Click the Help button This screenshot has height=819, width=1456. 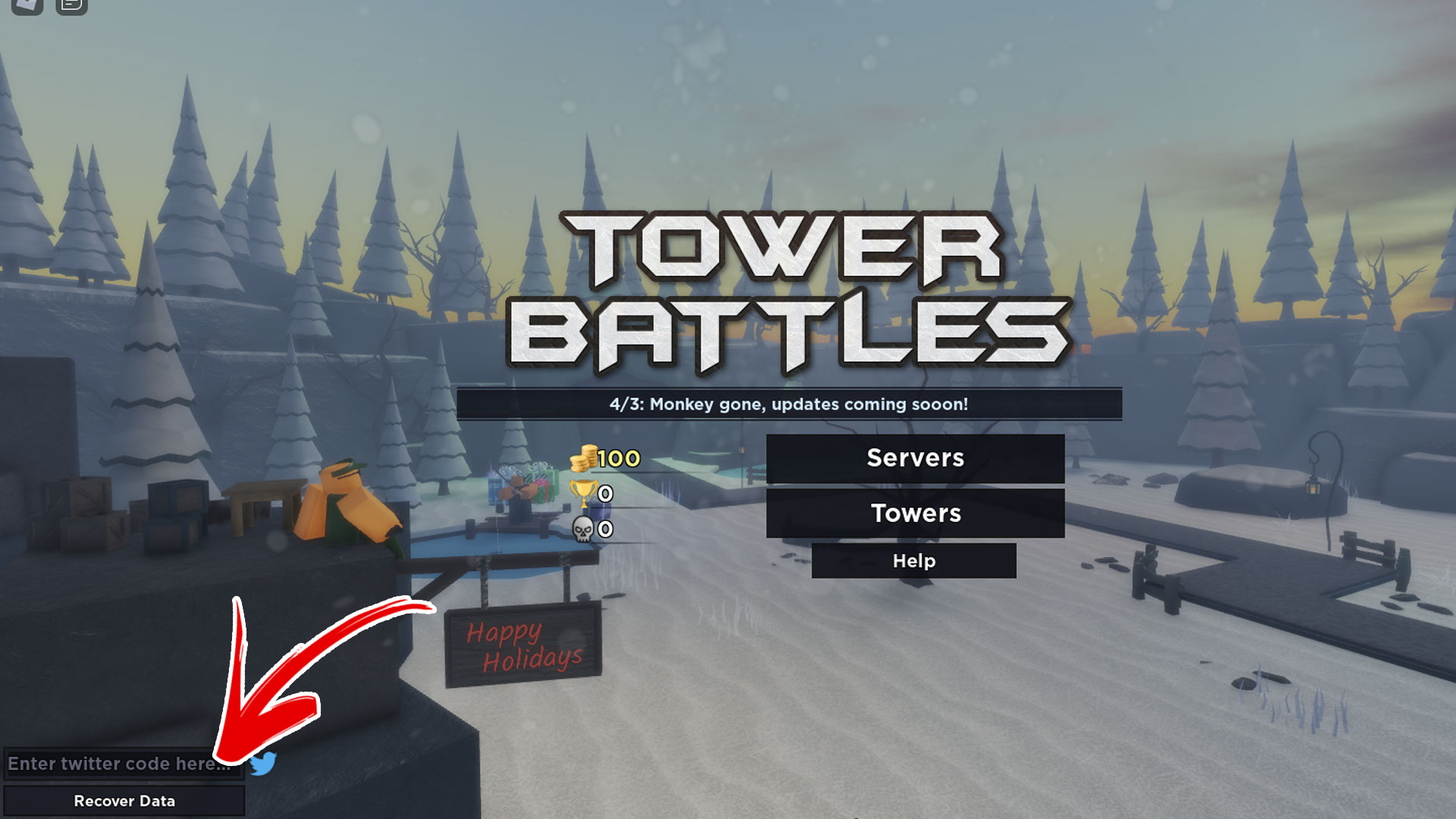pos(914,561)
